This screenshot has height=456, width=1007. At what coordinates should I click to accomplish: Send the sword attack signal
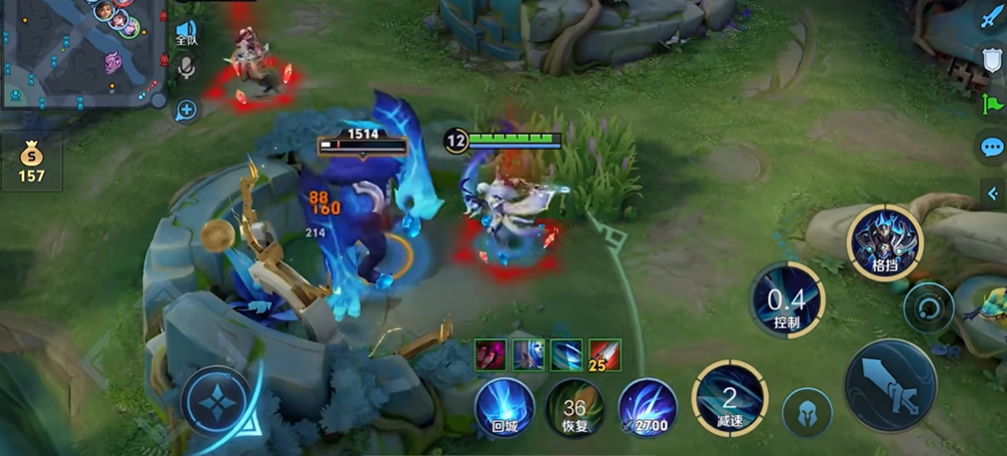click(x=990, y=19)
